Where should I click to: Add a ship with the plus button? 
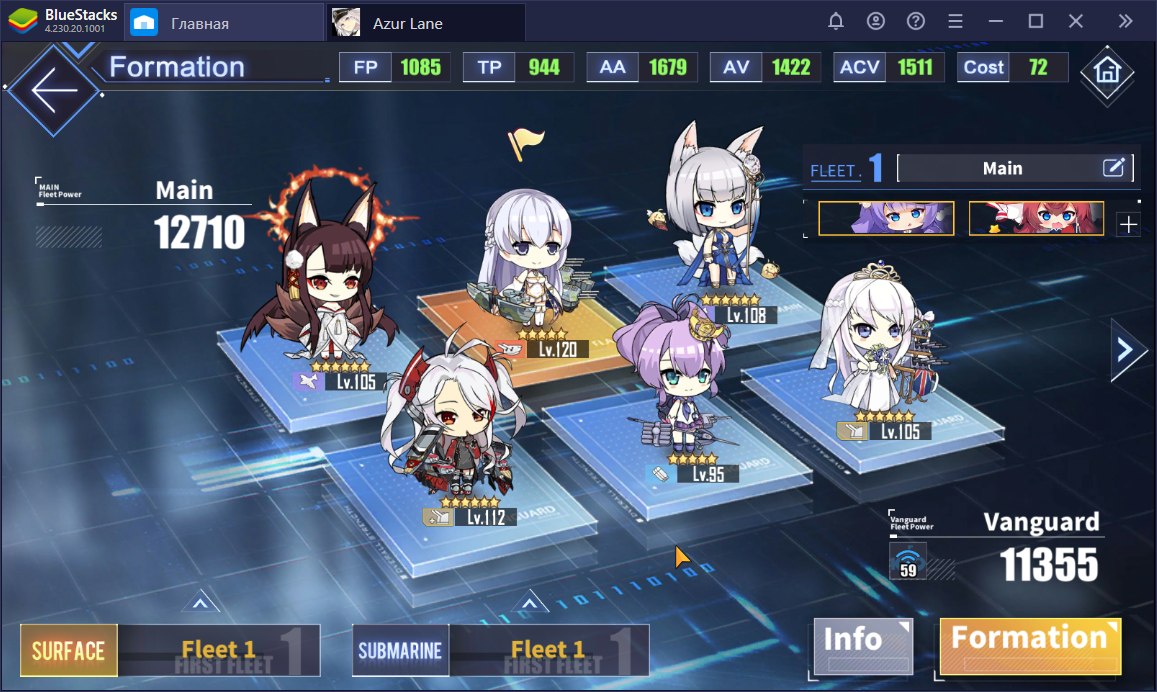pos(1128,225)
